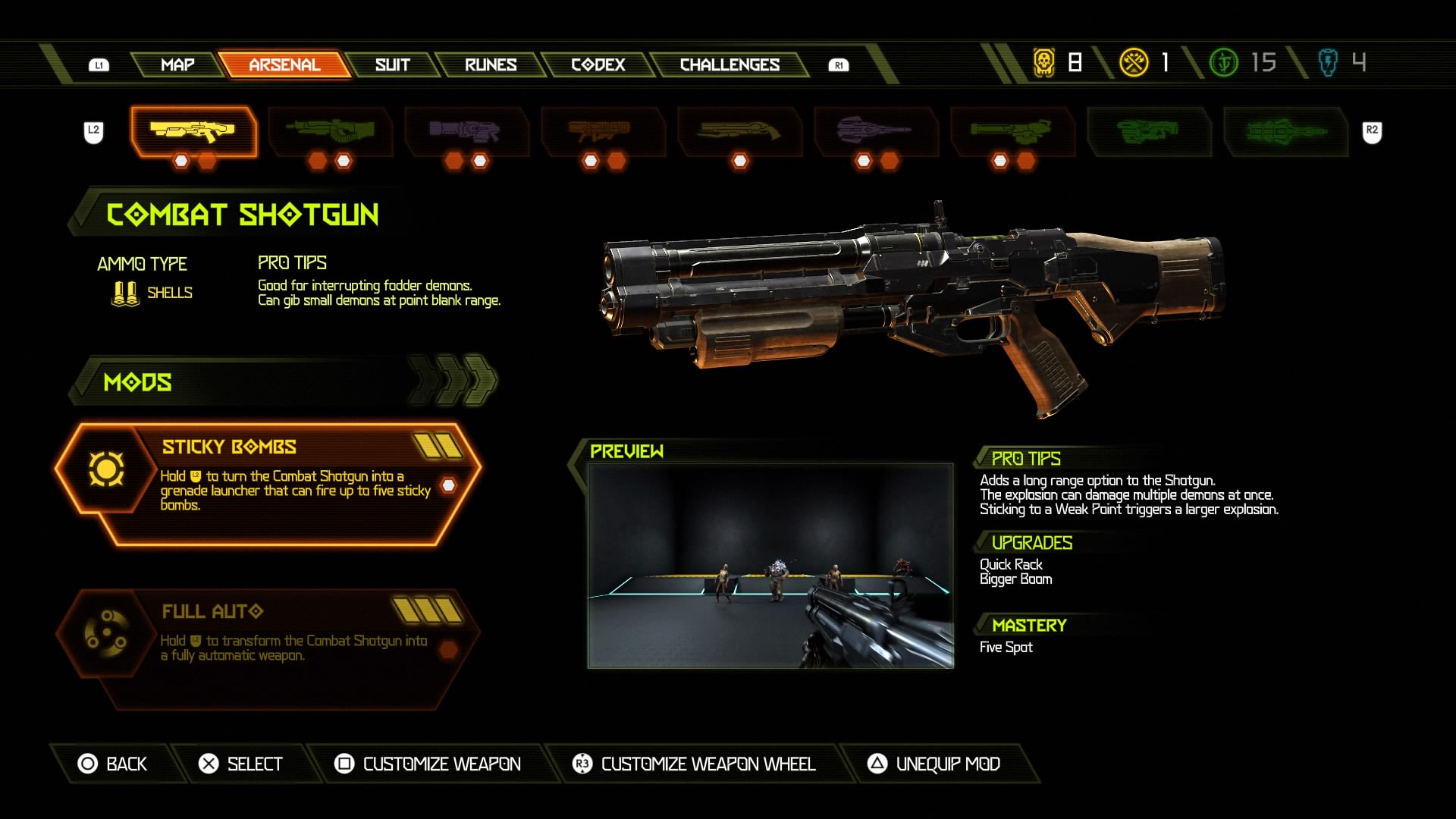The height and width of the screenshot is (819, 1456).
Task: Pick the Chaingun weapon slot
Action: [x=1012, y=131]
